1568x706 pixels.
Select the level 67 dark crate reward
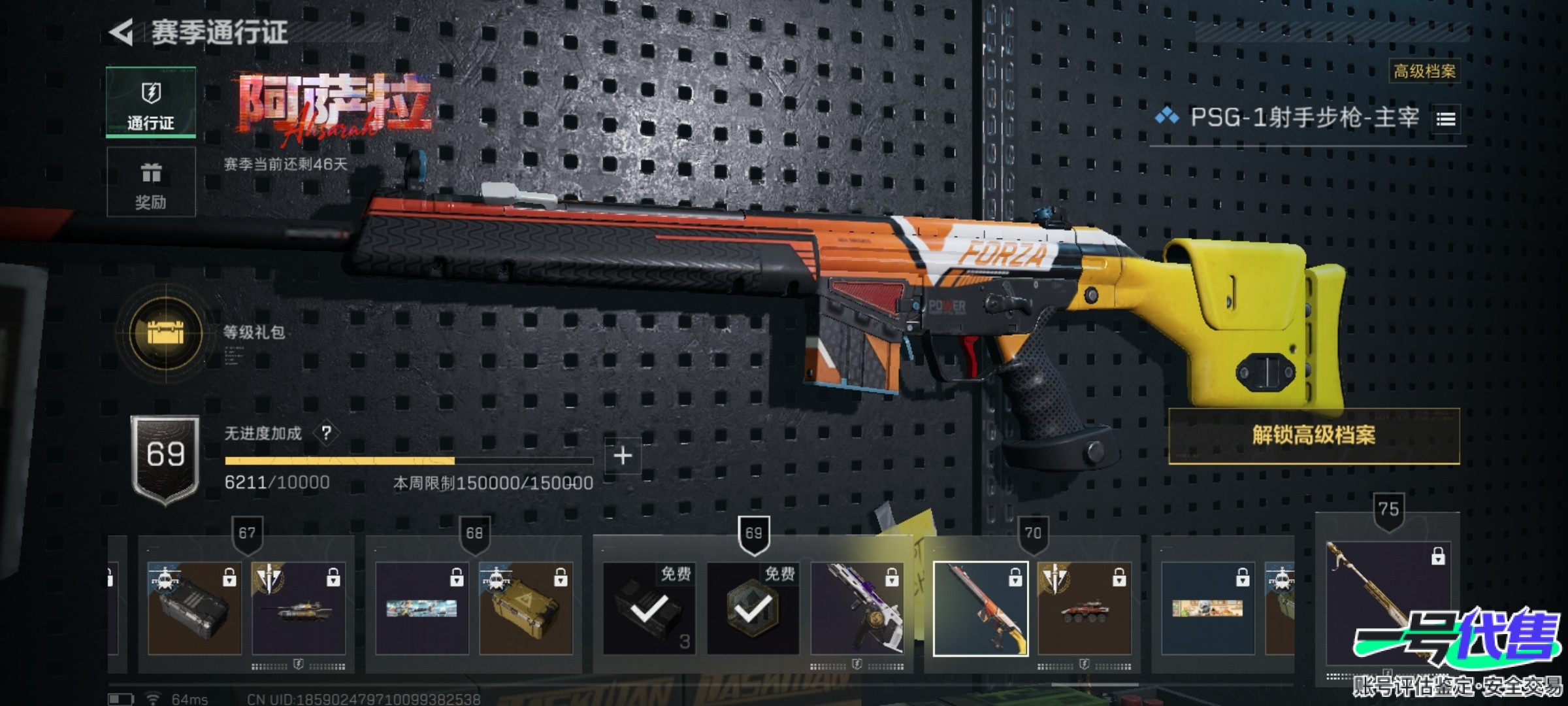pyautogui.click(x=194, y=608)
